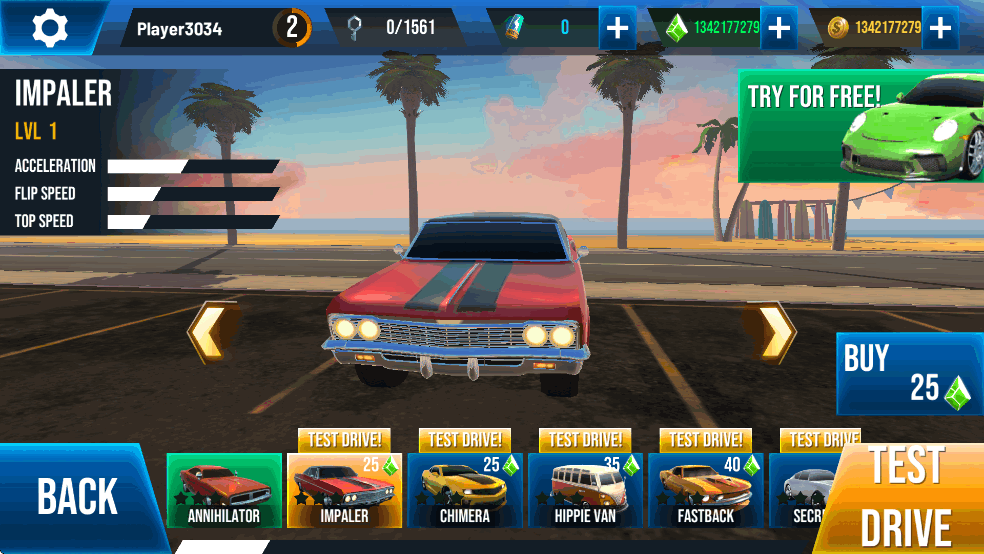Open settings with the gear icon
This screenshot has height=554, width=984.
[x=49, y=28]
